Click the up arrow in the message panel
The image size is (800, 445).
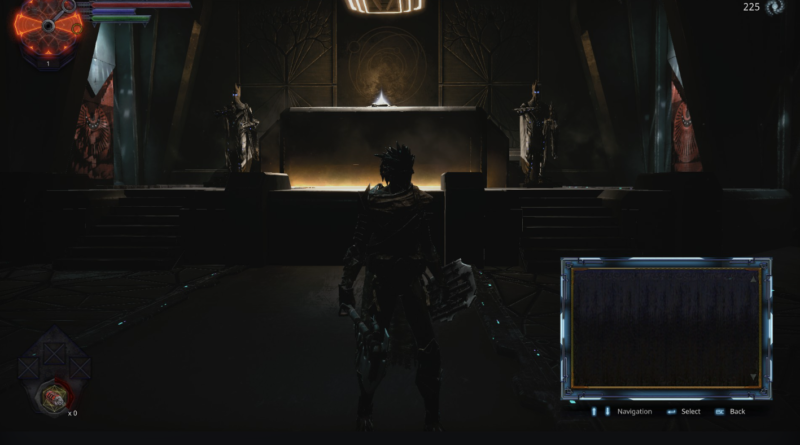coord(753,279)
